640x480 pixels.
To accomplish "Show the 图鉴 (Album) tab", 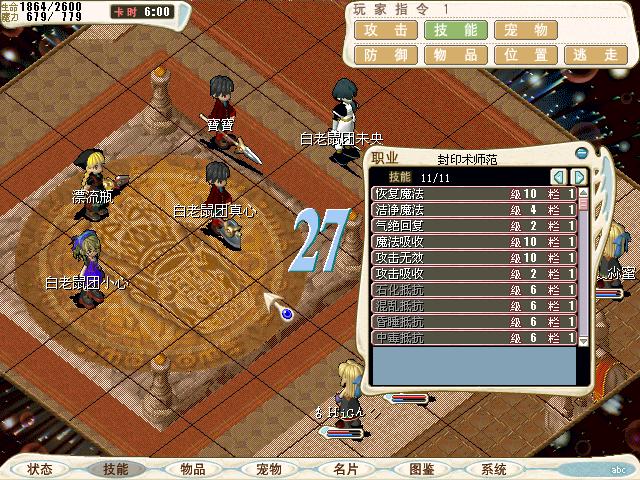I will click(421, 468).
